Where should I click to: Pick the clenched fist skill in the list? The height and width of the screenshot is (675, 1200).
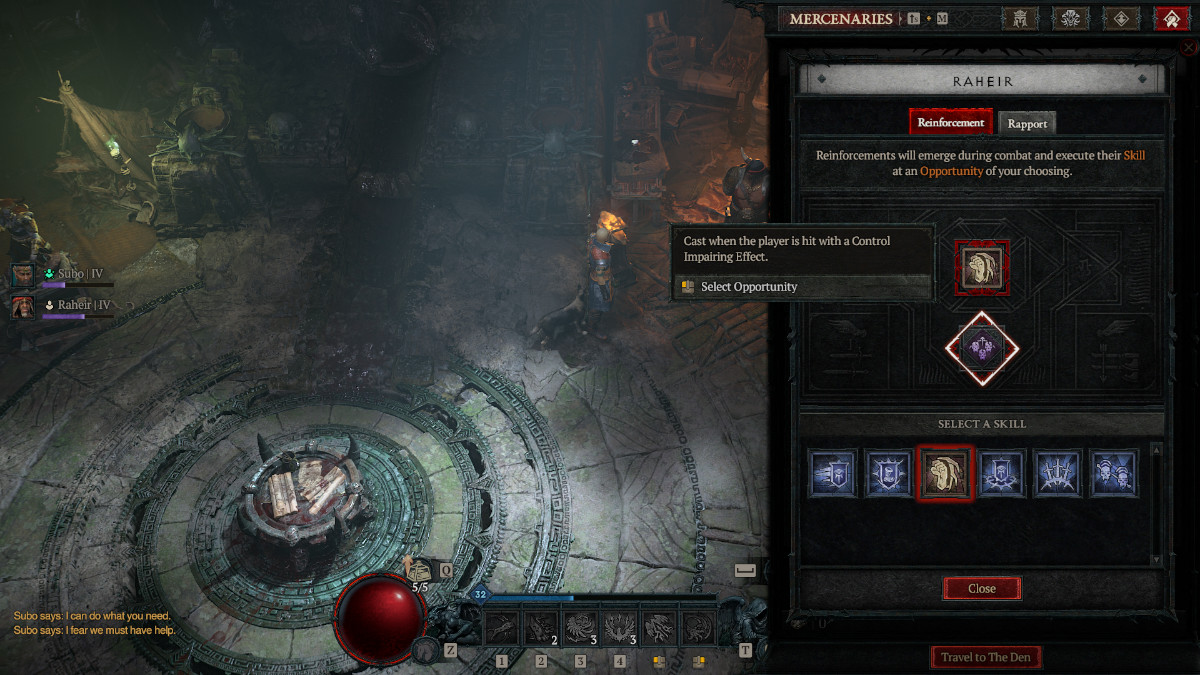click(x=945, y=473)
